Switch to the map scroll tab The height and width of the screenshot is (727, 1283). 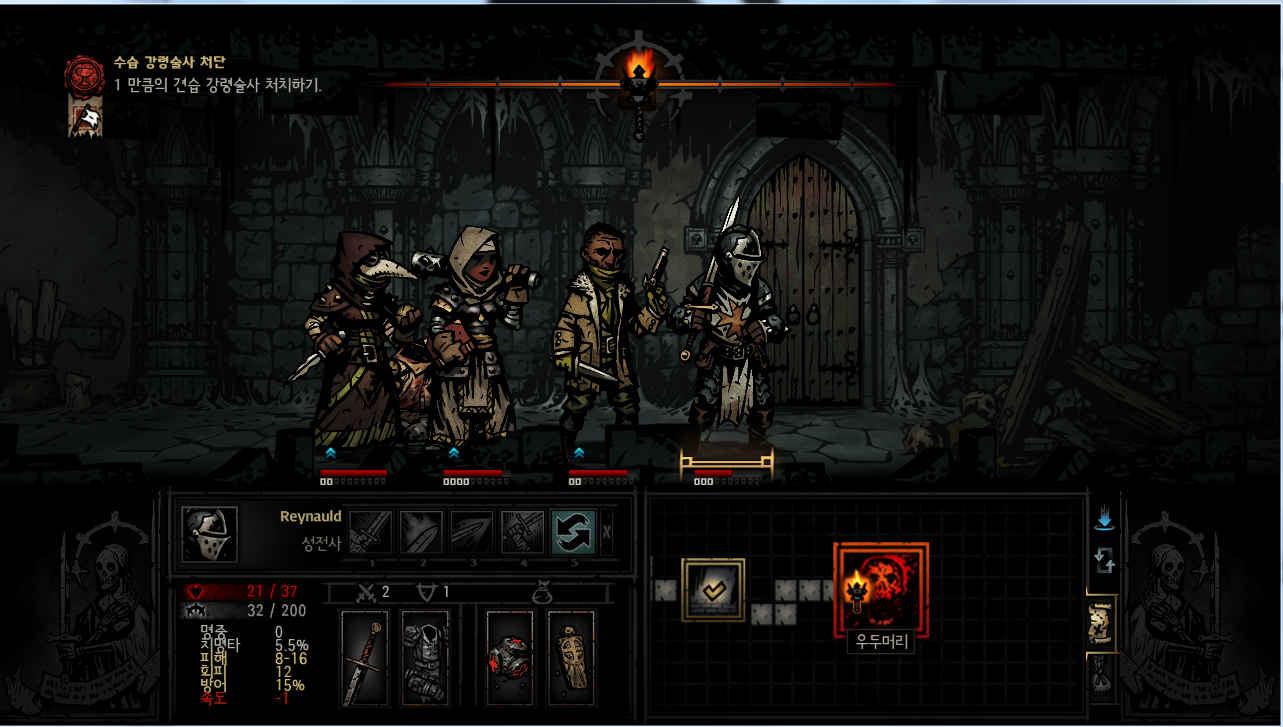tap(1101, 624)
